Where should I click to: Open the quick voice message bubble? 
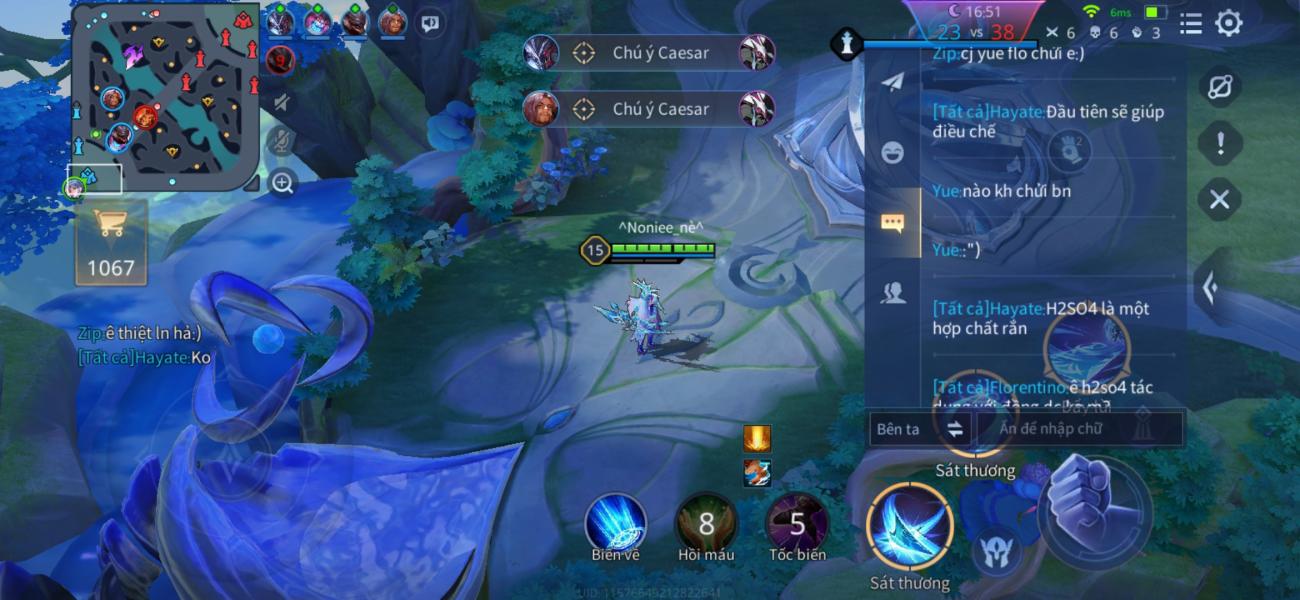pyautogui.click(x=430, y=22)
